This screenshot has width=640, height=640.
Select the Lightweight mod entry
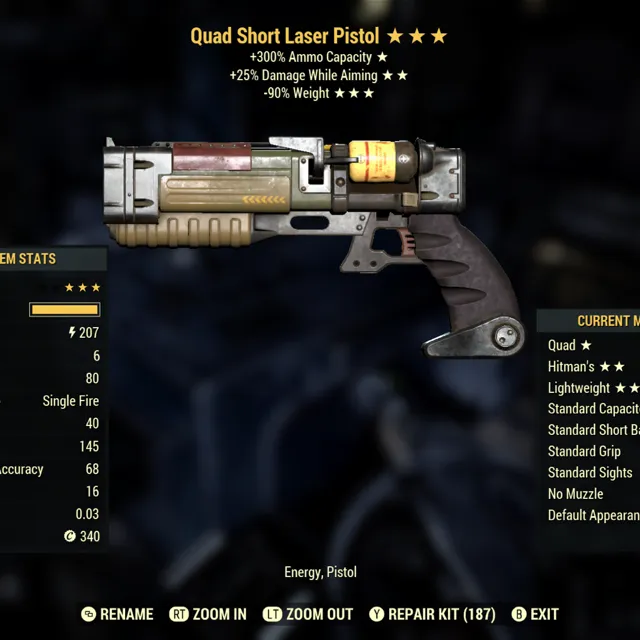pyautogui.click(x=592, y=388)
